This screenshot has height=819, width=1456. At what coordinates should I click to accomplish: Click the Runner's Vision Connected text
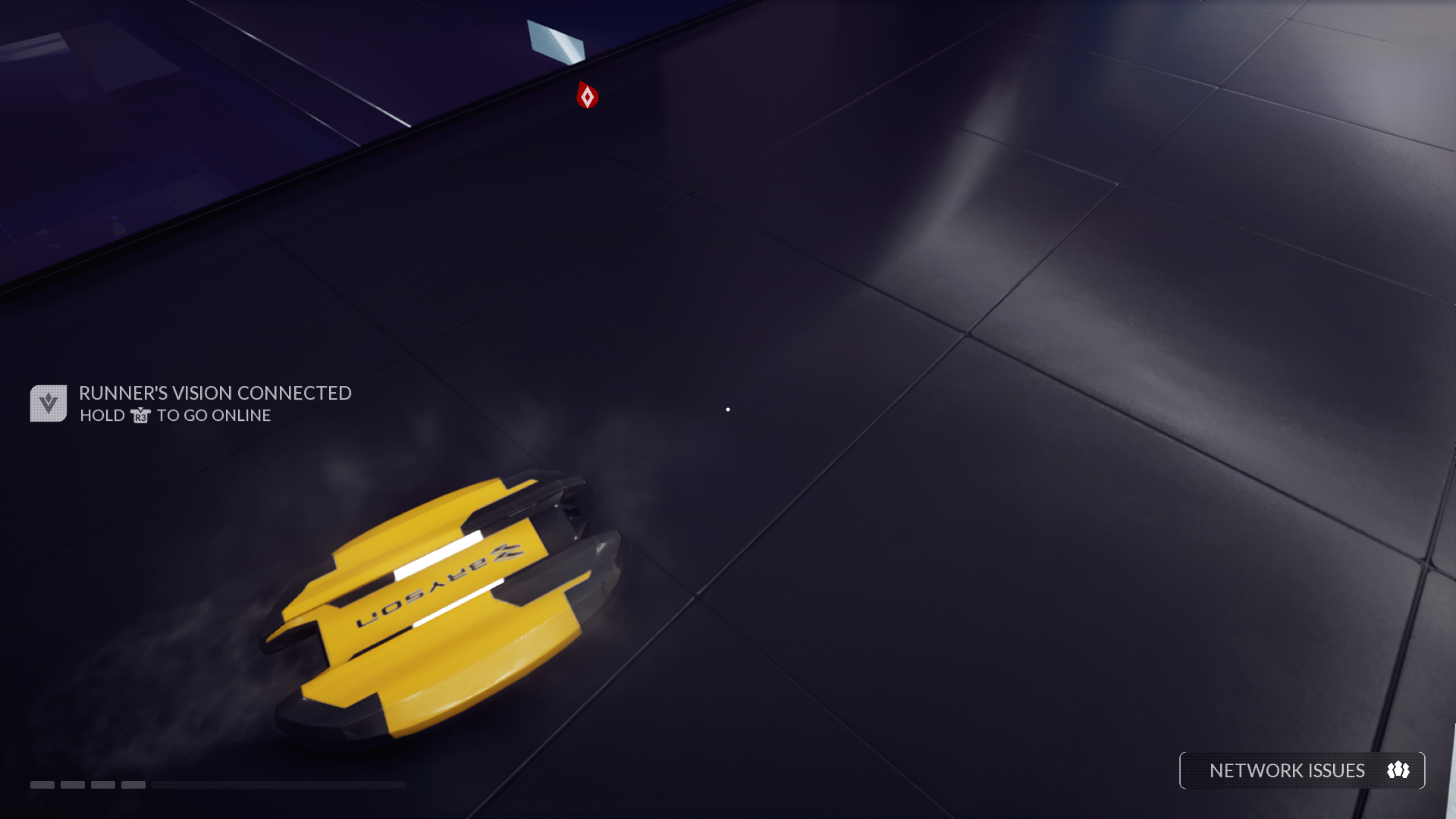coord(215,394)
